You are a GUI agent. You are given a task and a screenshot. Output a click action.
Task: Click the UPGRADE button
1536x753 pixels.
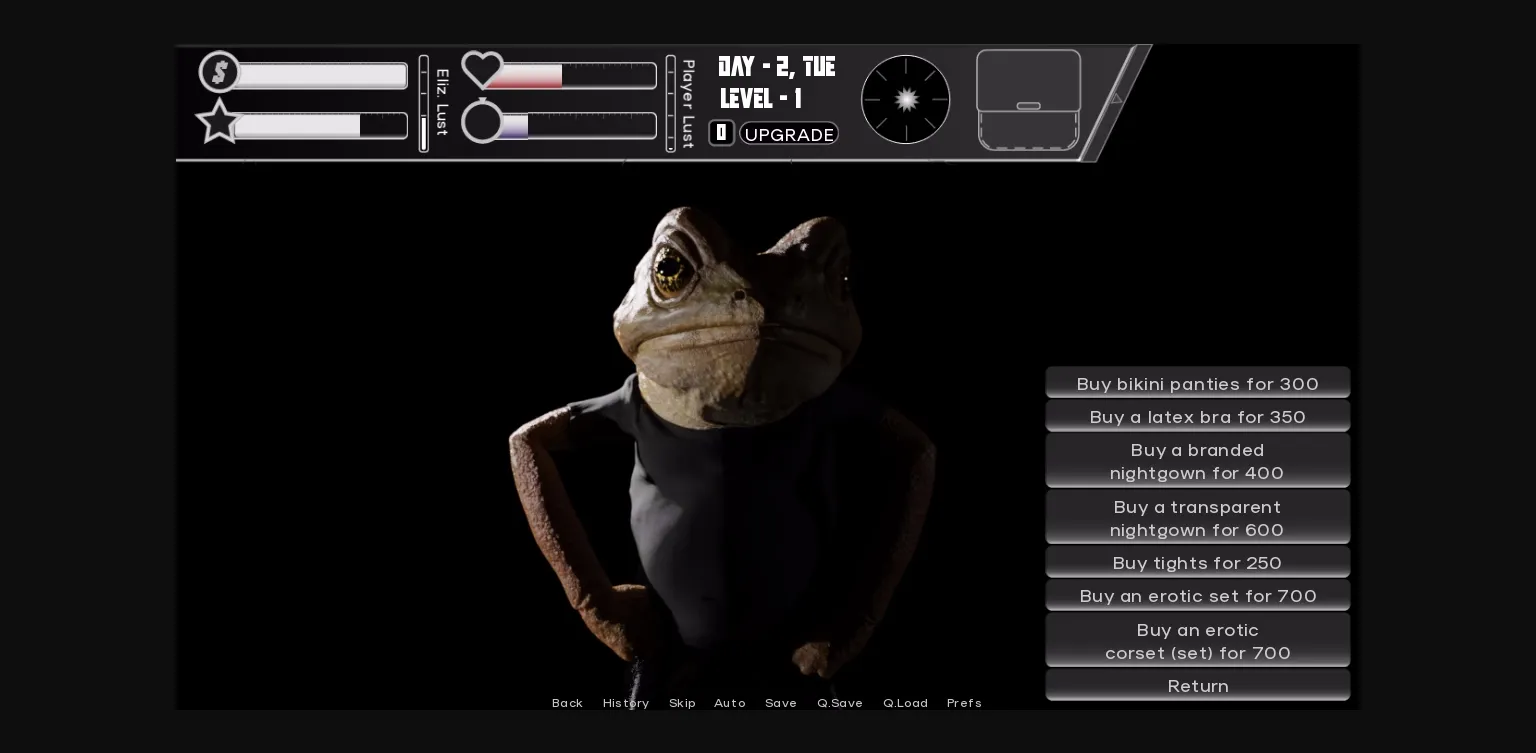(789, 134)
